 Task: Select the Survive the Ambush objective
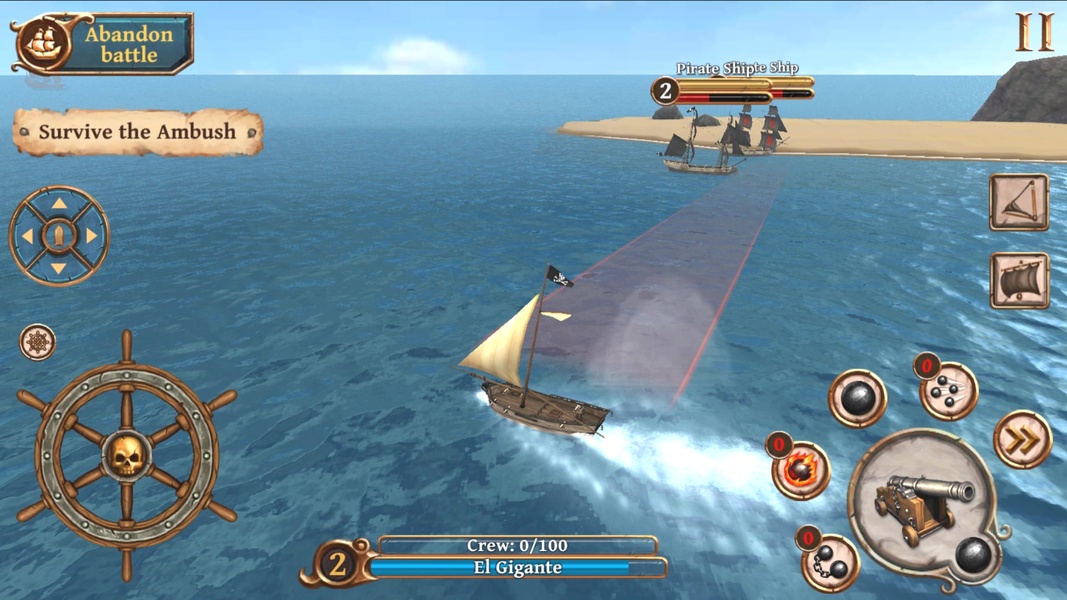138,132
